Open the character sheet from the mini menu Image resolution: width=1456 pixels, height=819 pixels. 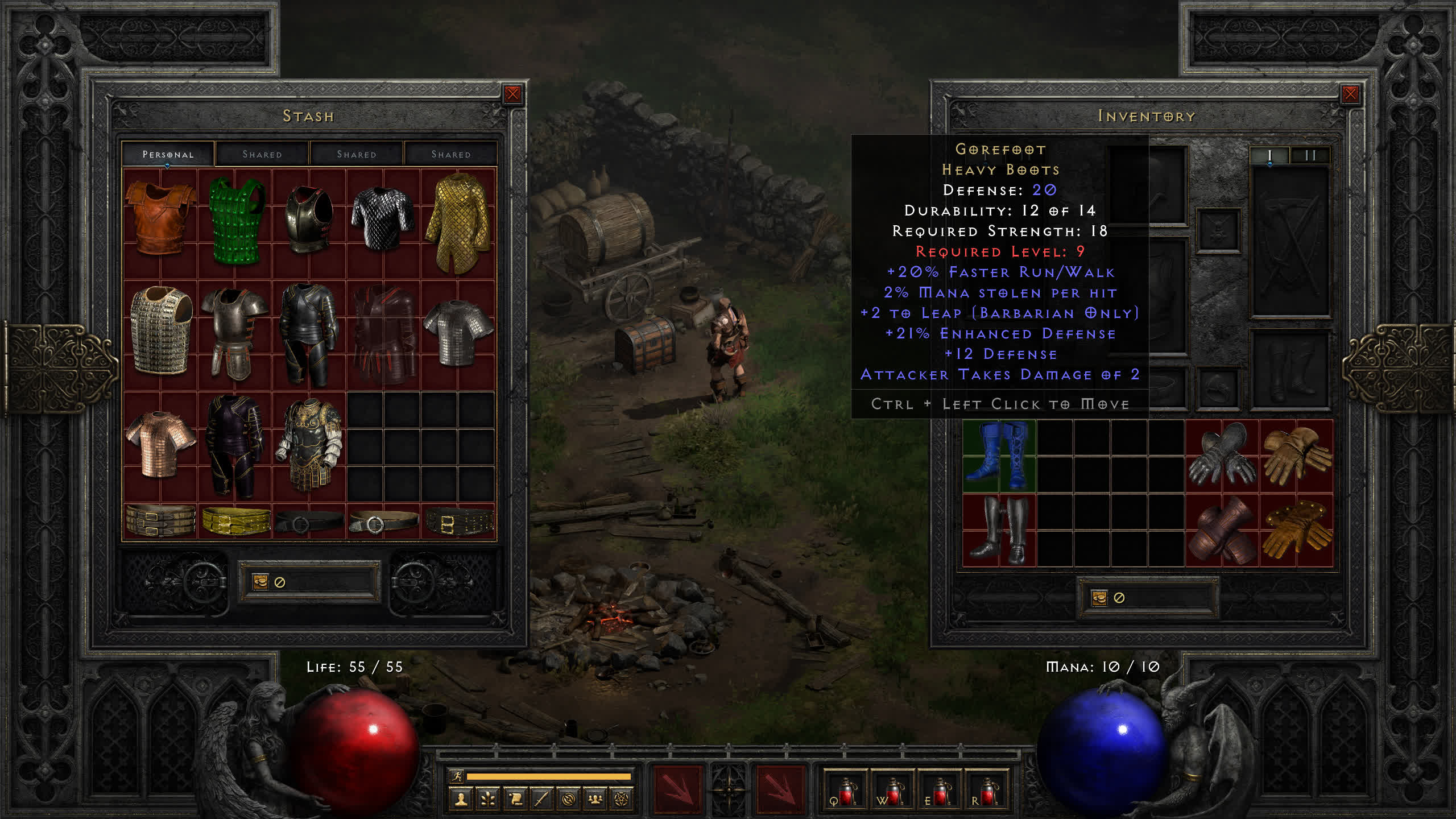tap(461, 800)
